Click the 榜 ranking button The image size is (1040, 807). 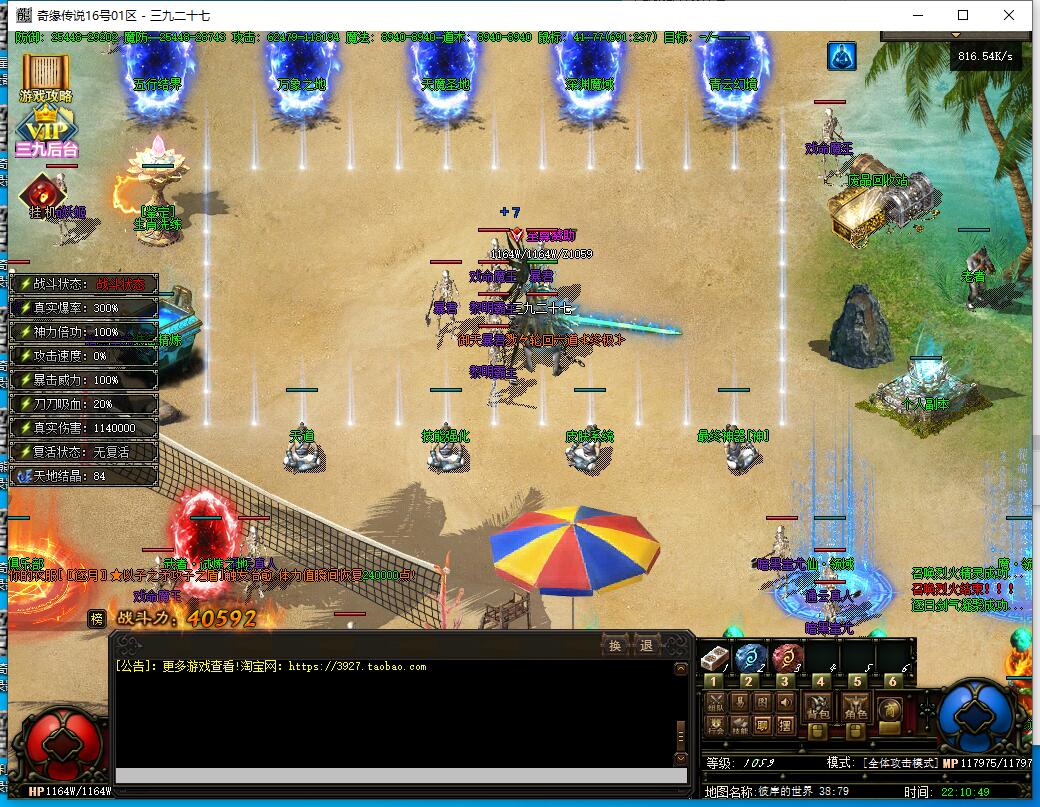[96, 618]
